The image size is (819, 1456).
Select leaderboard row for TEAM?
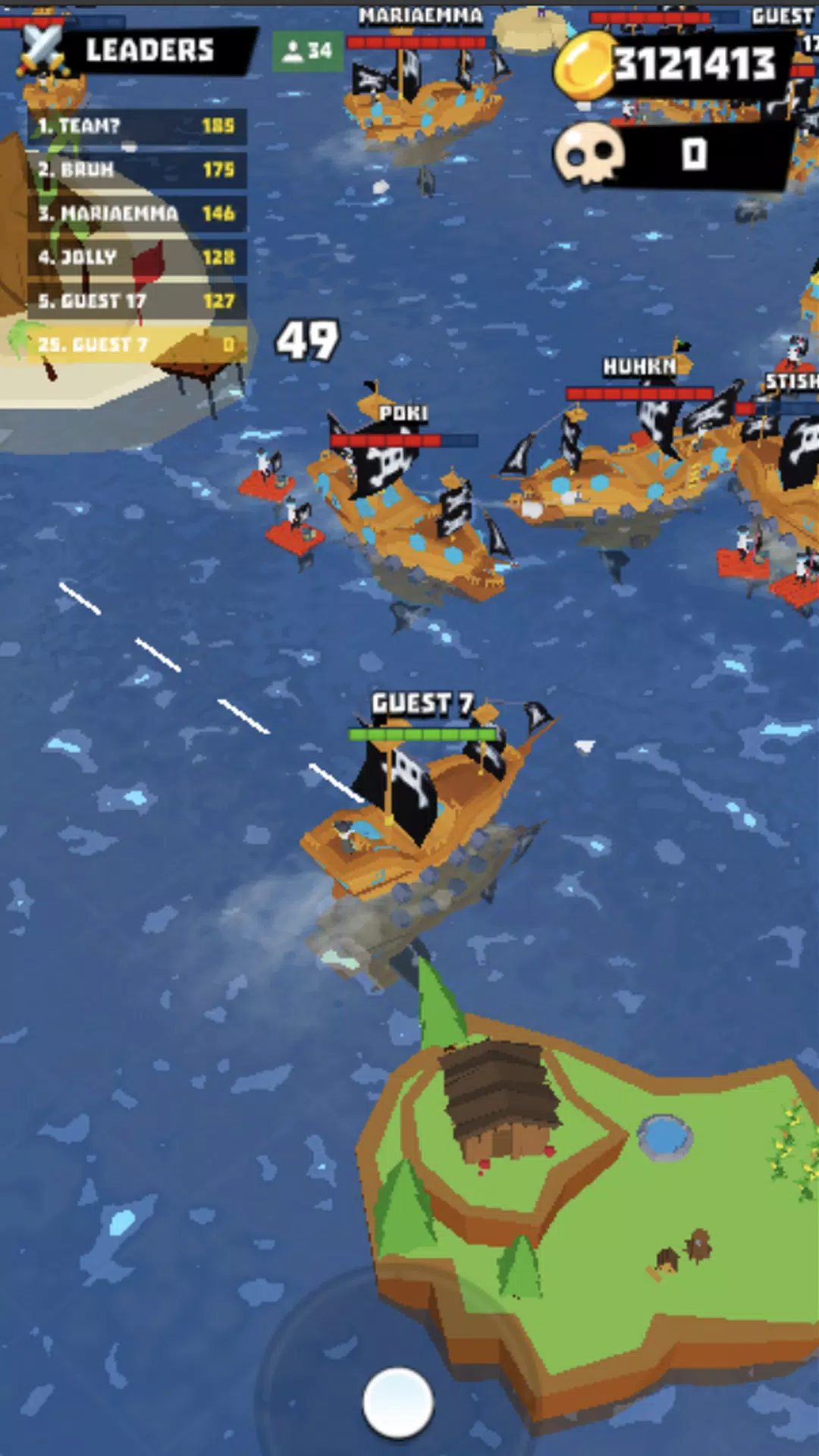pyautogui.click(x=136, y=126)
